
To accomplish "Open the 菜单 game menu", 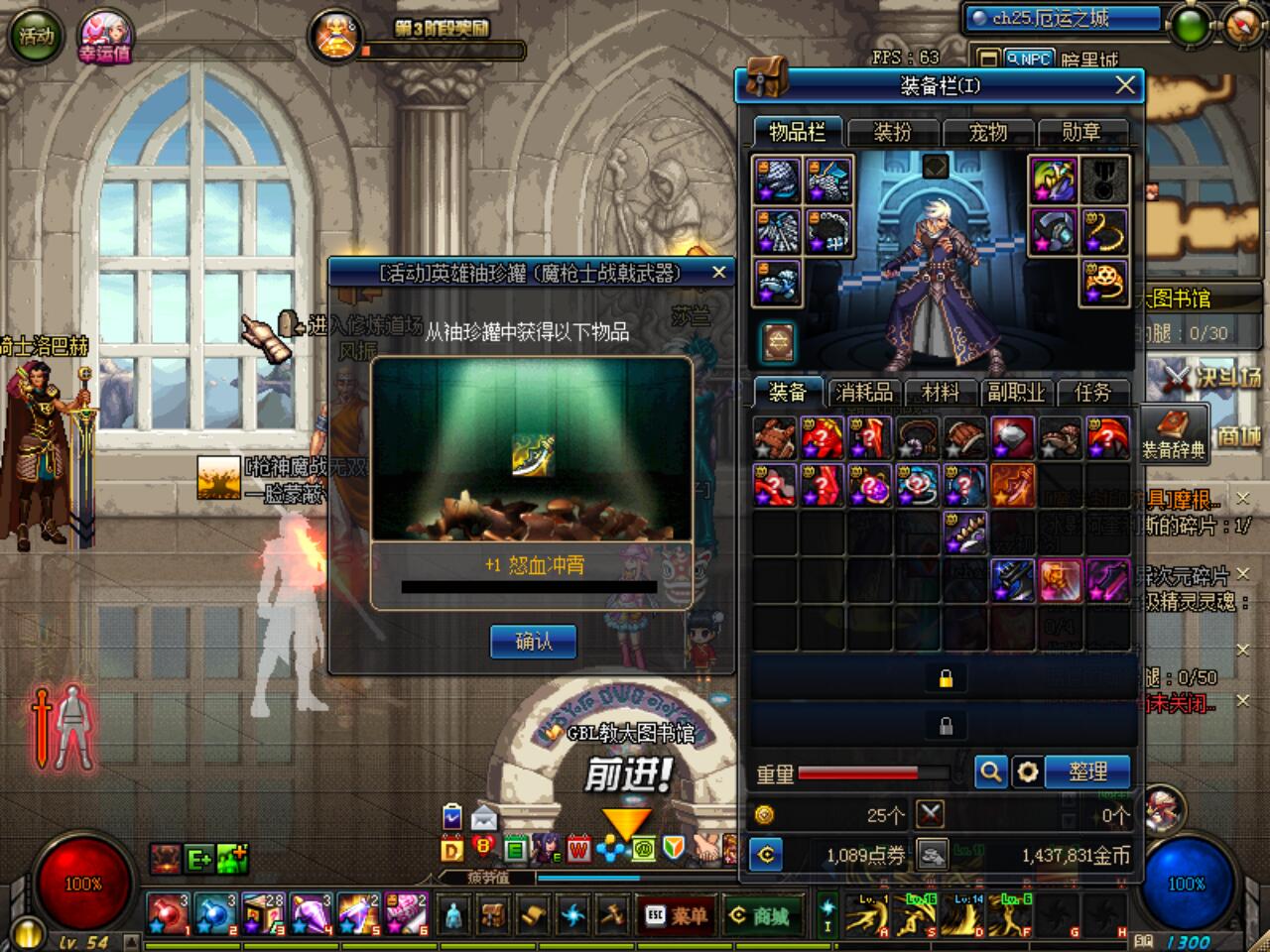I will click(x=679, y=915).
